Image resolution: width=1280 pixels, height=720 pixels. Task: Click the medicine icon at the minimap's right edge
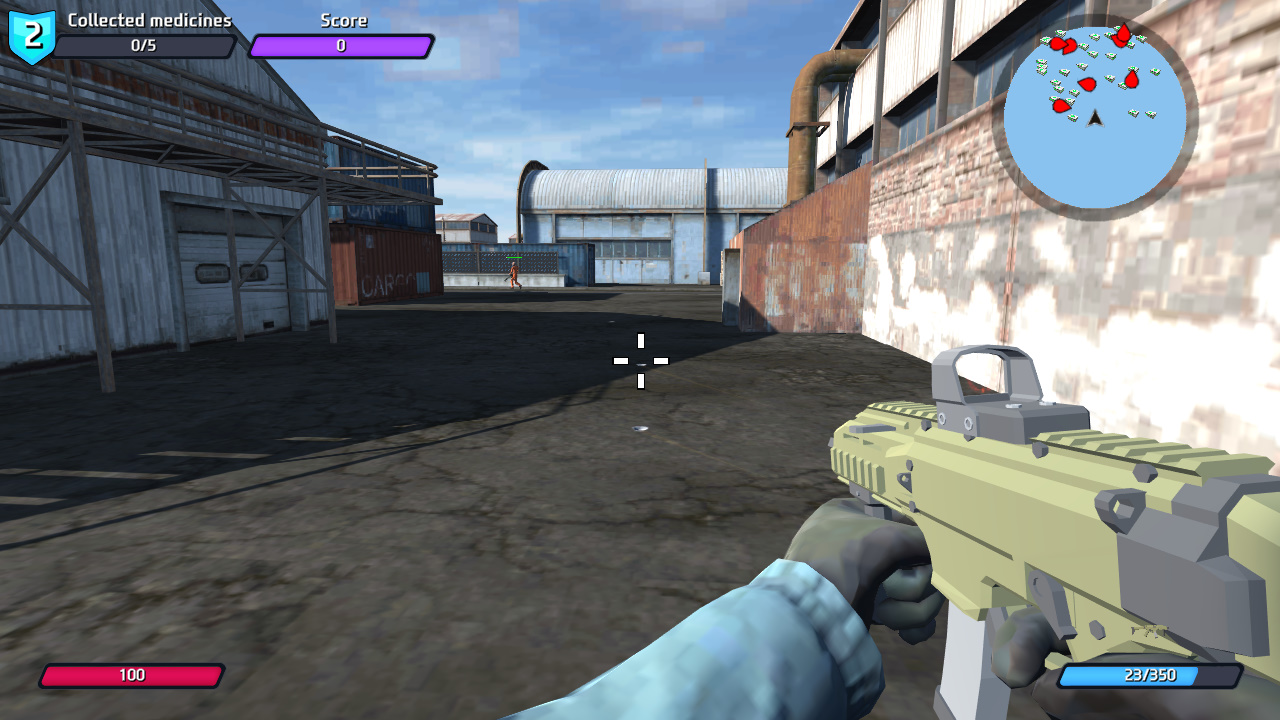(x=1154, y=71)
